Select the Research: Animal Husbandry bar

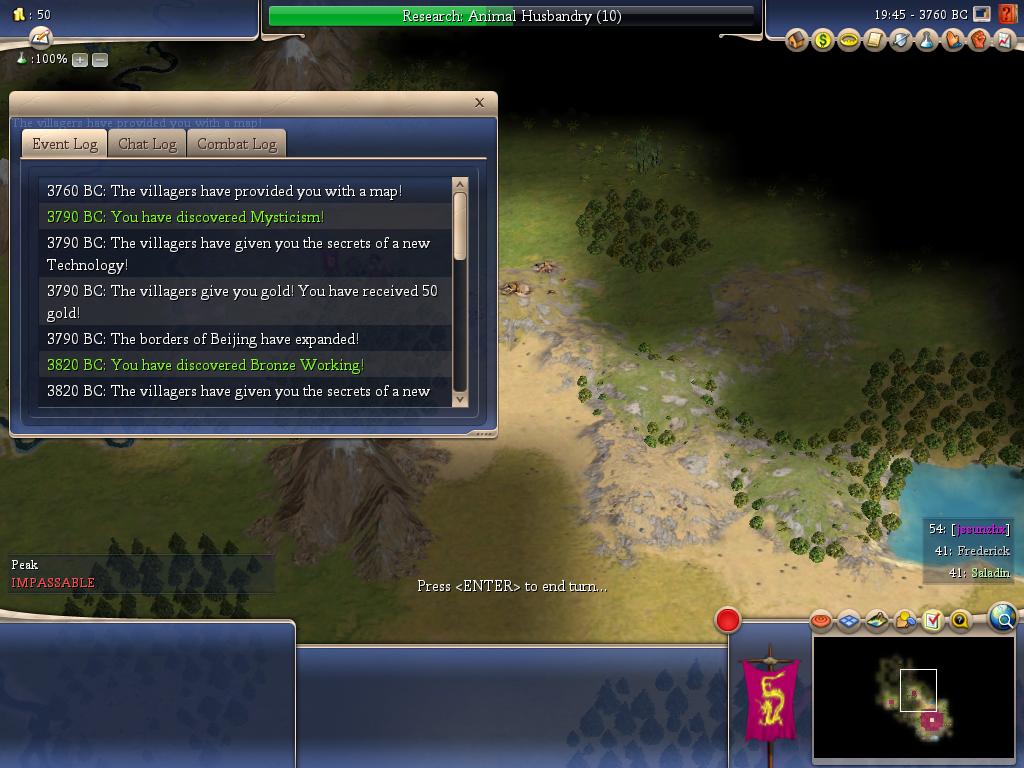point(511,16)
